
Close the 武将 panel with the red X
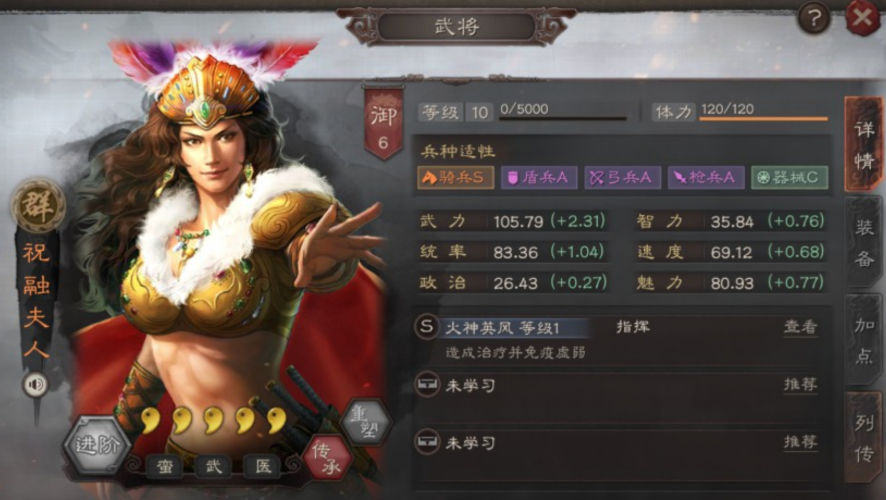[x=862, y=18]
